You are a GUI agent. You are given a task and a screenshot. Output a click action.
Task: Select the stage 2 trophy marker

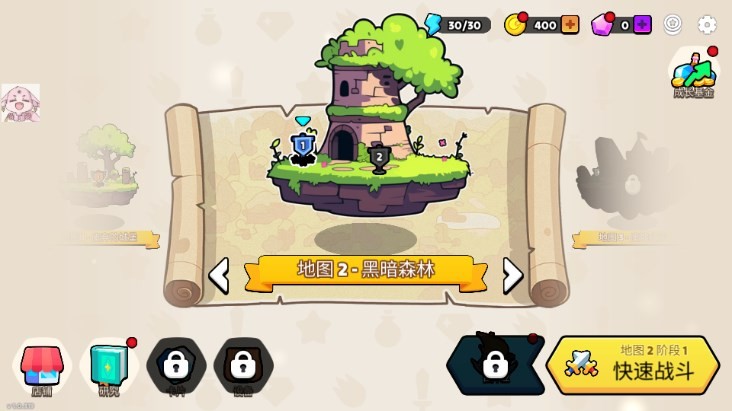379,157
